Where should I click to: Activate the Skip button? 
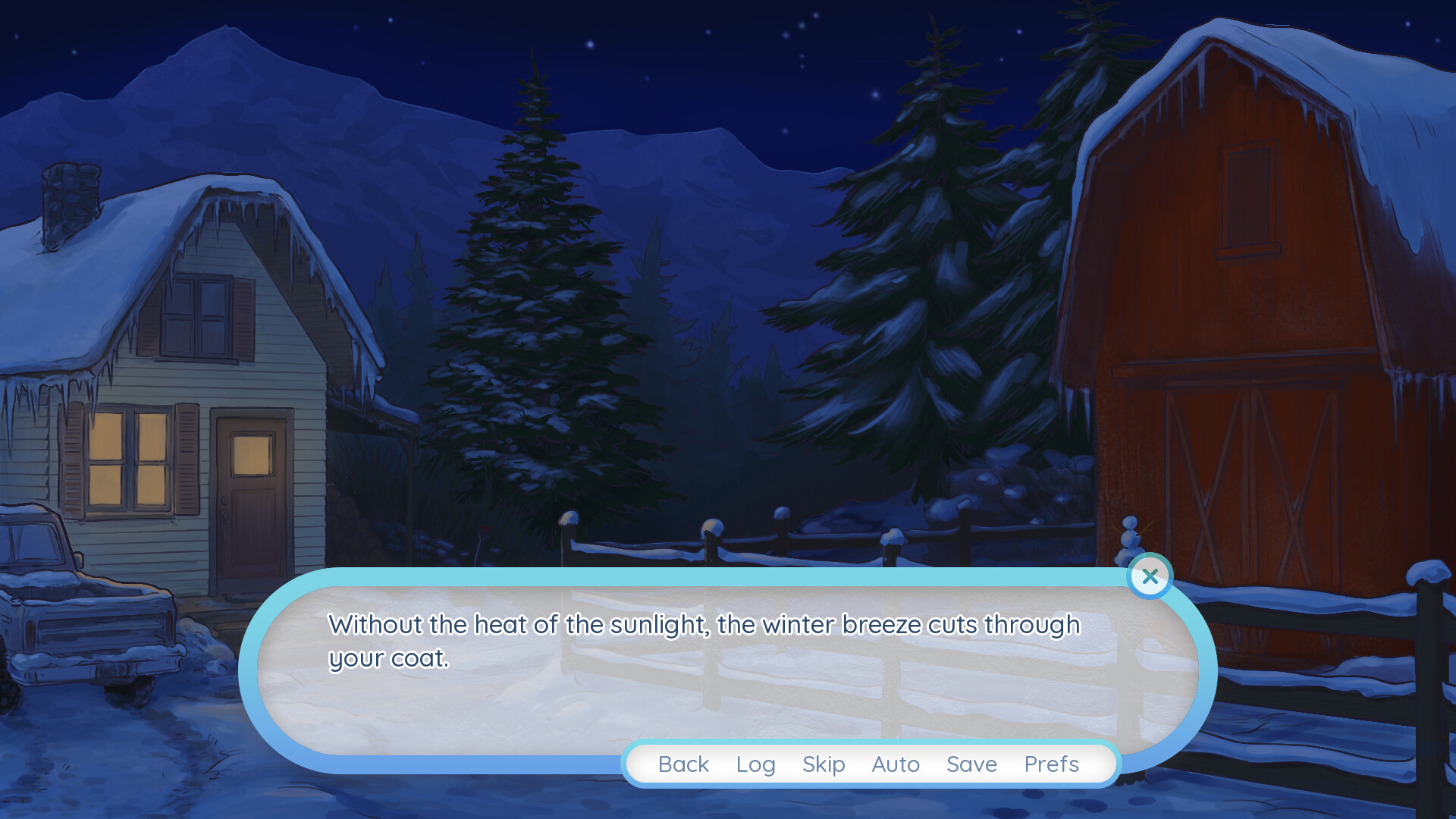(x=824, y=764)
